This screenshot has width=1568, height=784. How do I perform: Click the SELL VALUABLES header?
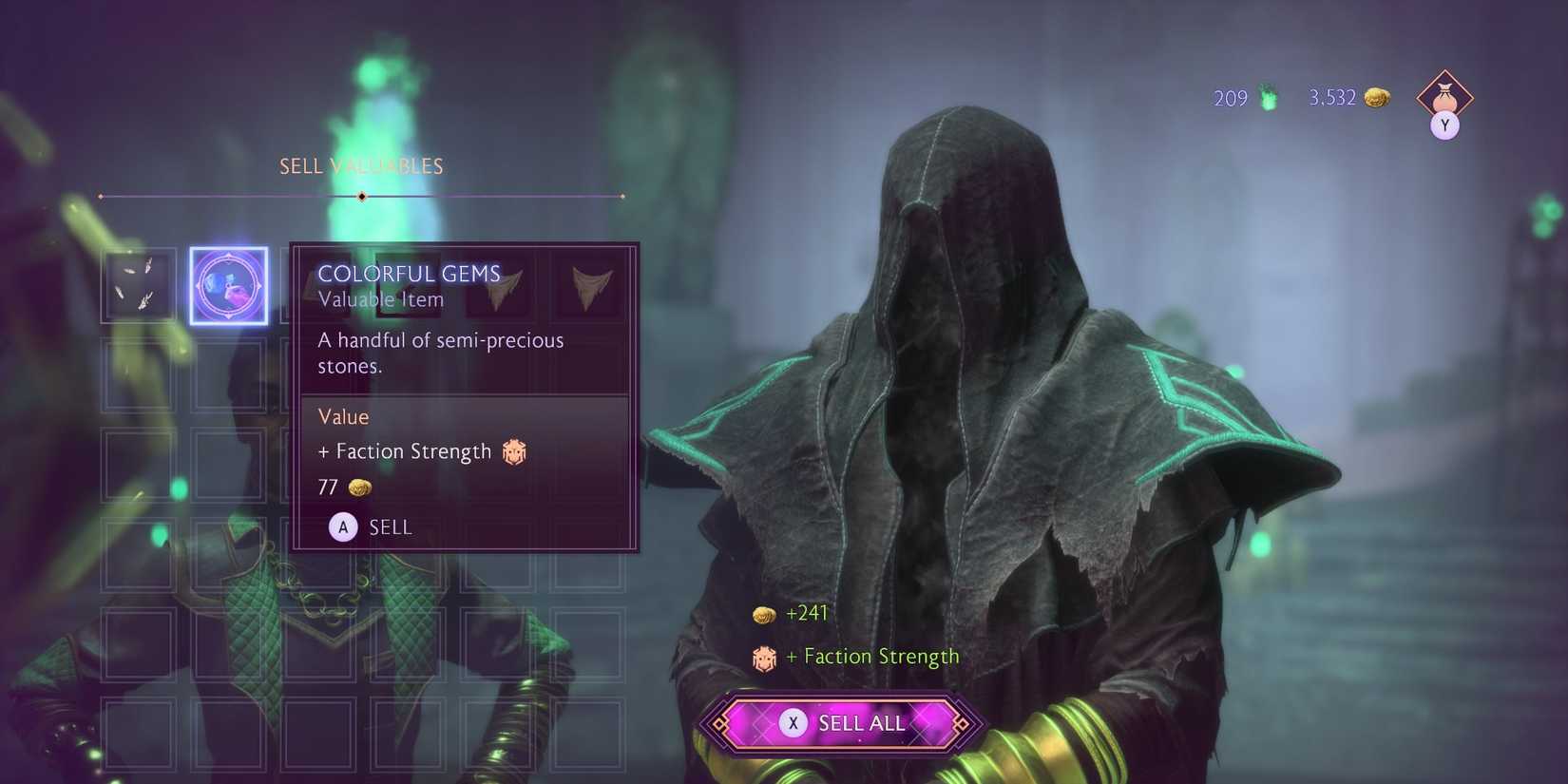(360, 165)
